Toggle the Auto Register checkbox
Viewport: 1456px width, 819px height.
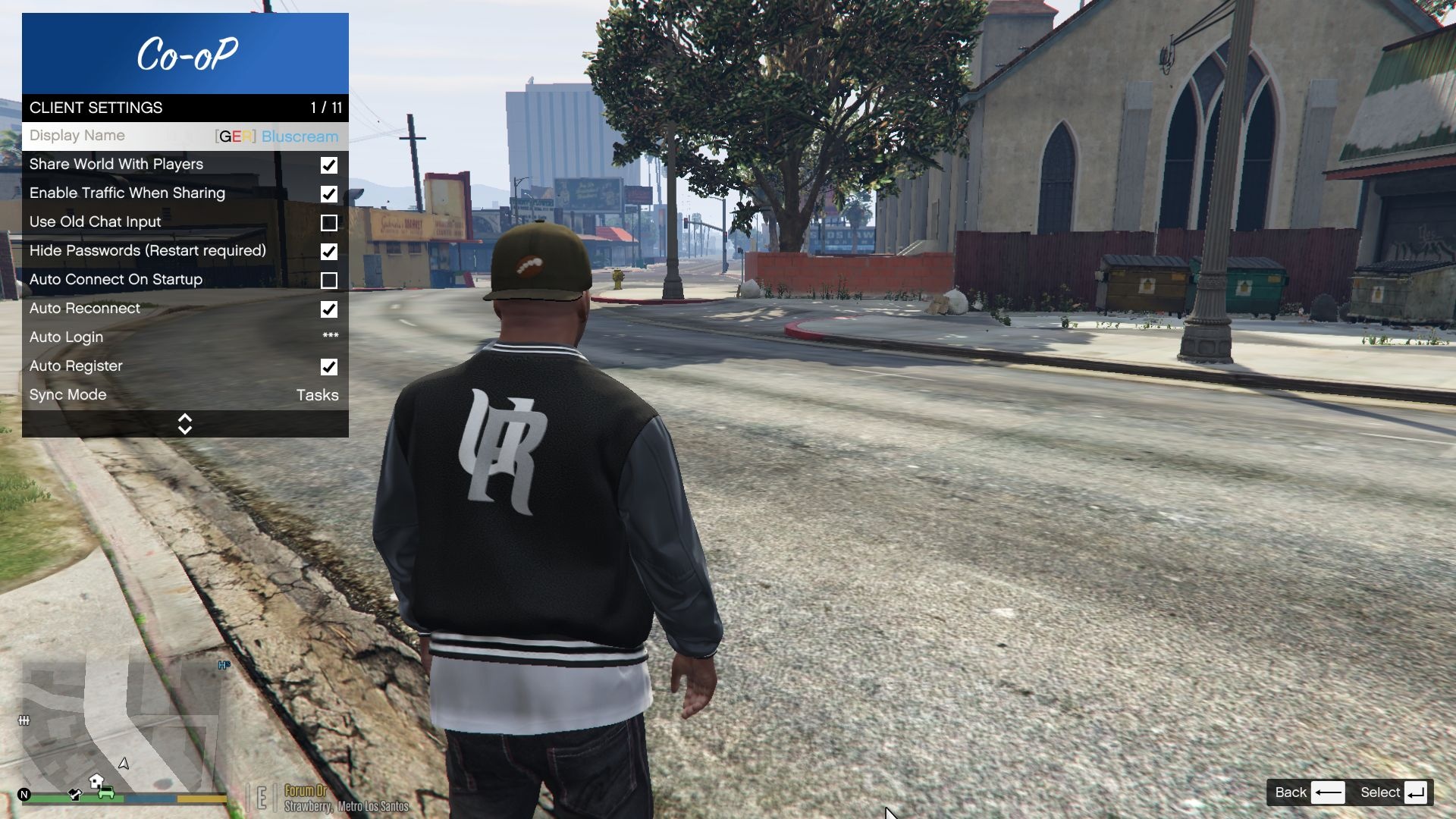pos(328,367)
